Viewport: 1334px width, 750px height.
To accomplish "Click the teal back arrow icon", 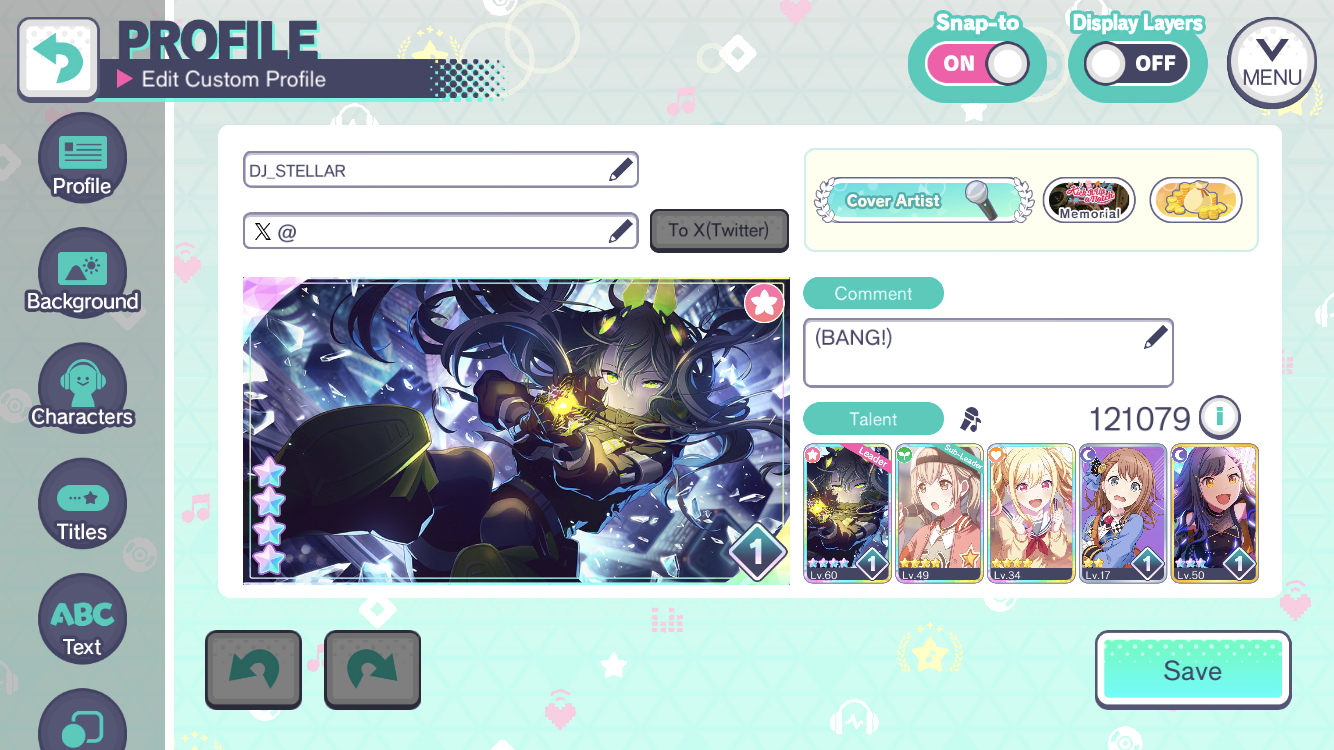I will click(x=57, y=60).
